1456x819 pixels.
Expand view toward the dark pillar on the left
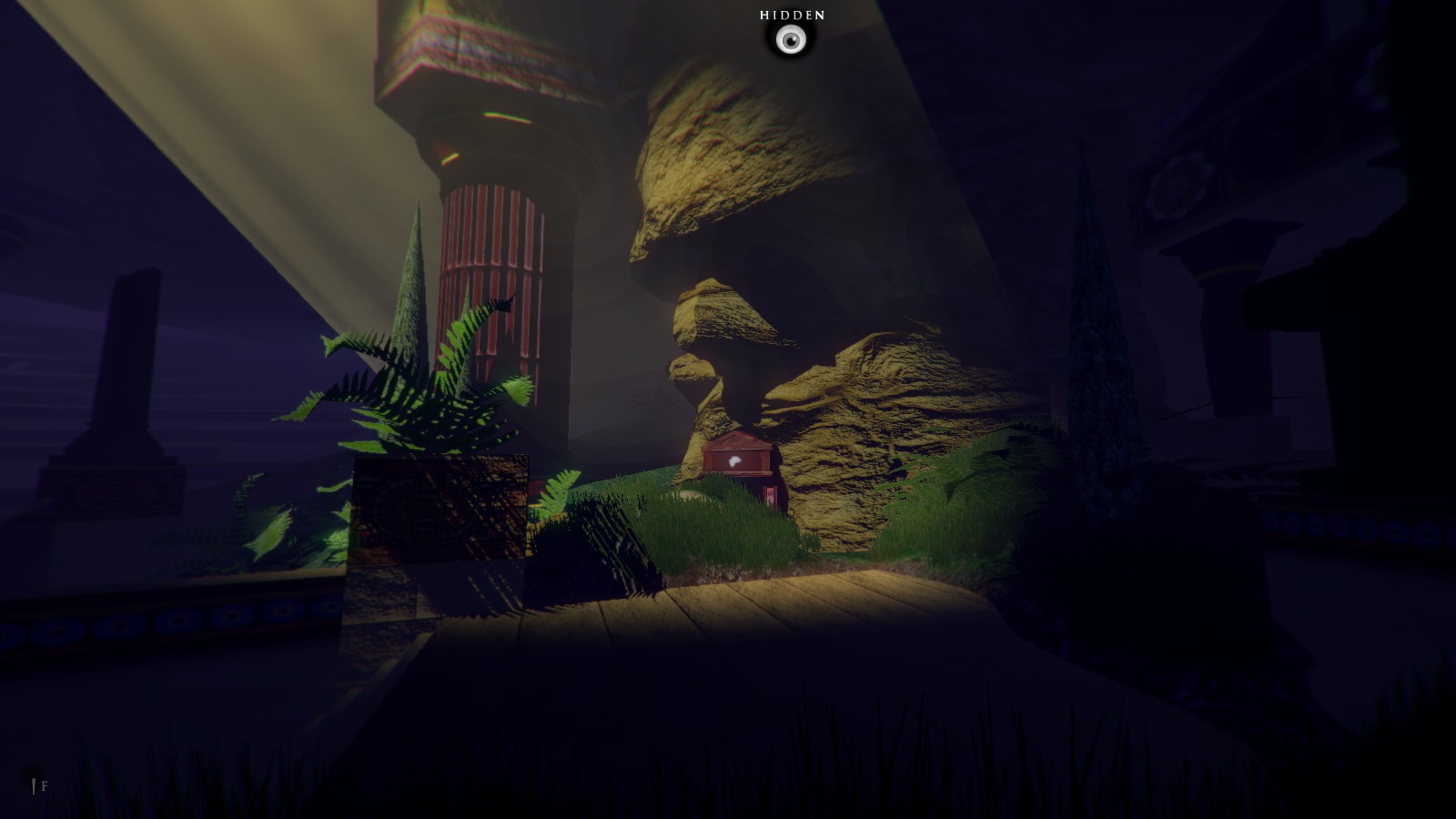[x=127, y=364]
